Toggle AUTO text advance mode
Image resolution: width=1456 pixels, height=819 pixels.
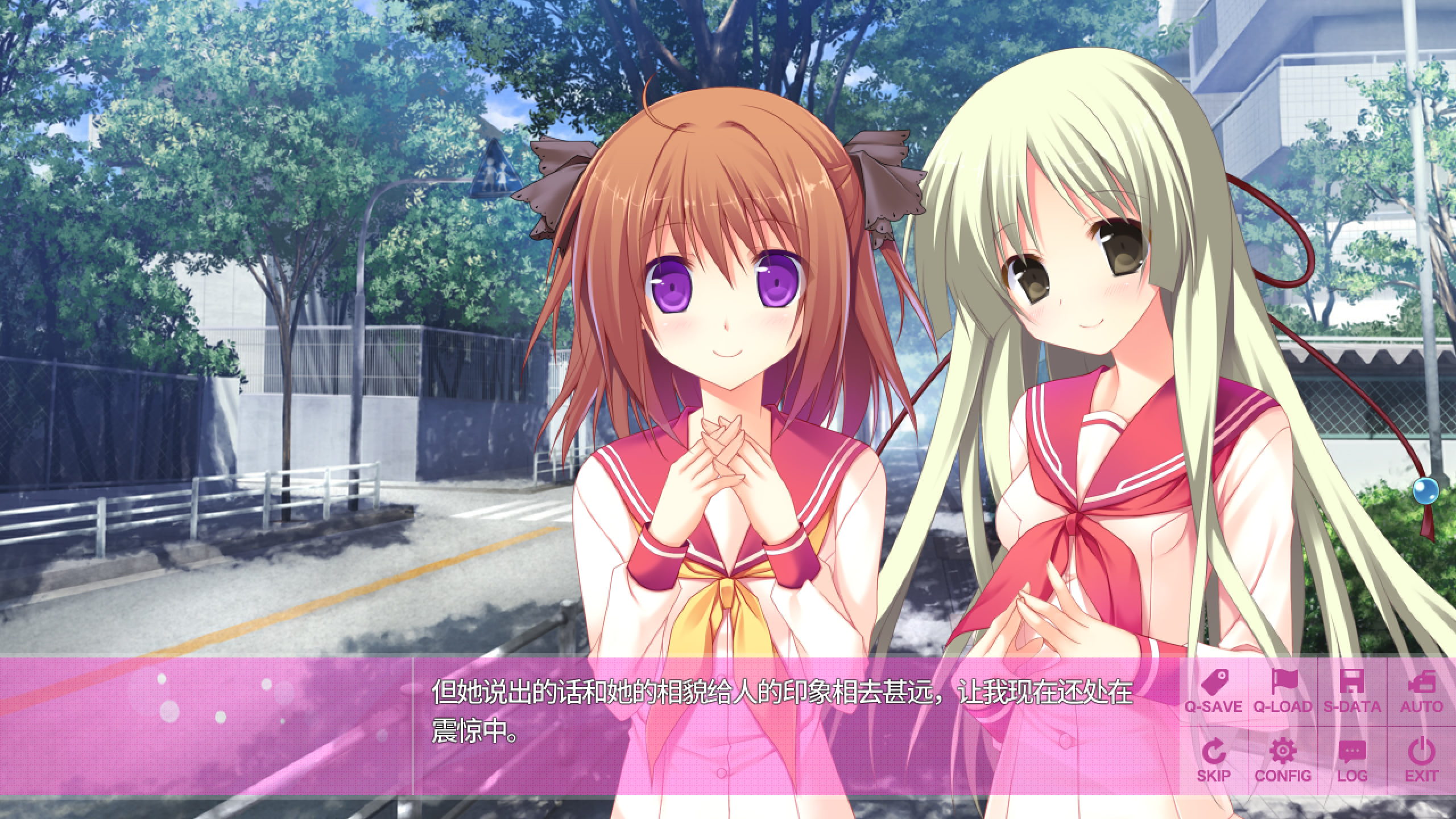pyautogui.click(x=1421, y=692)
